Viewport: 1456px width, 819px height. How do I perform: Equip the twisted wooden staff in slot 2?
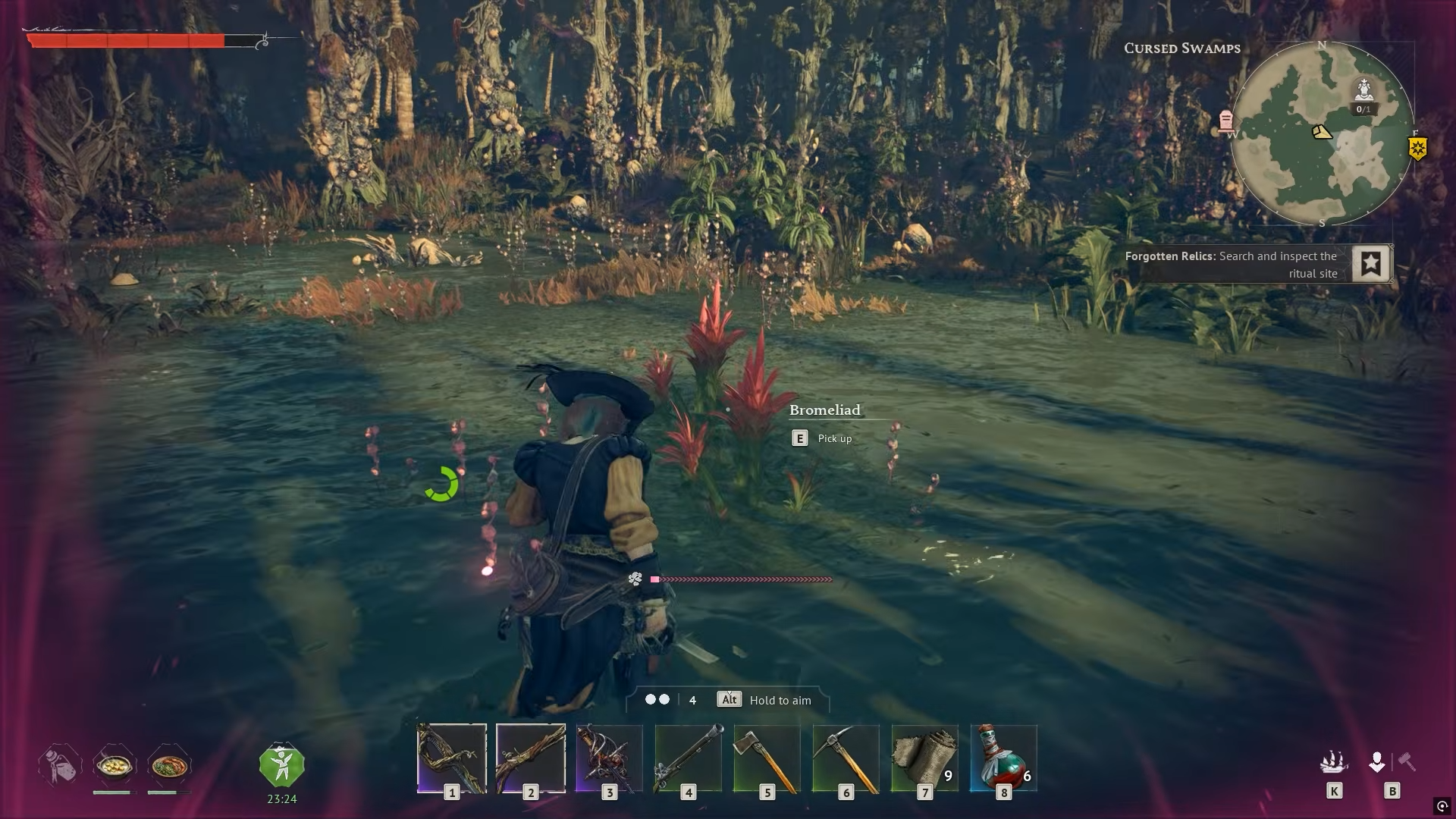tap(531, 758)
